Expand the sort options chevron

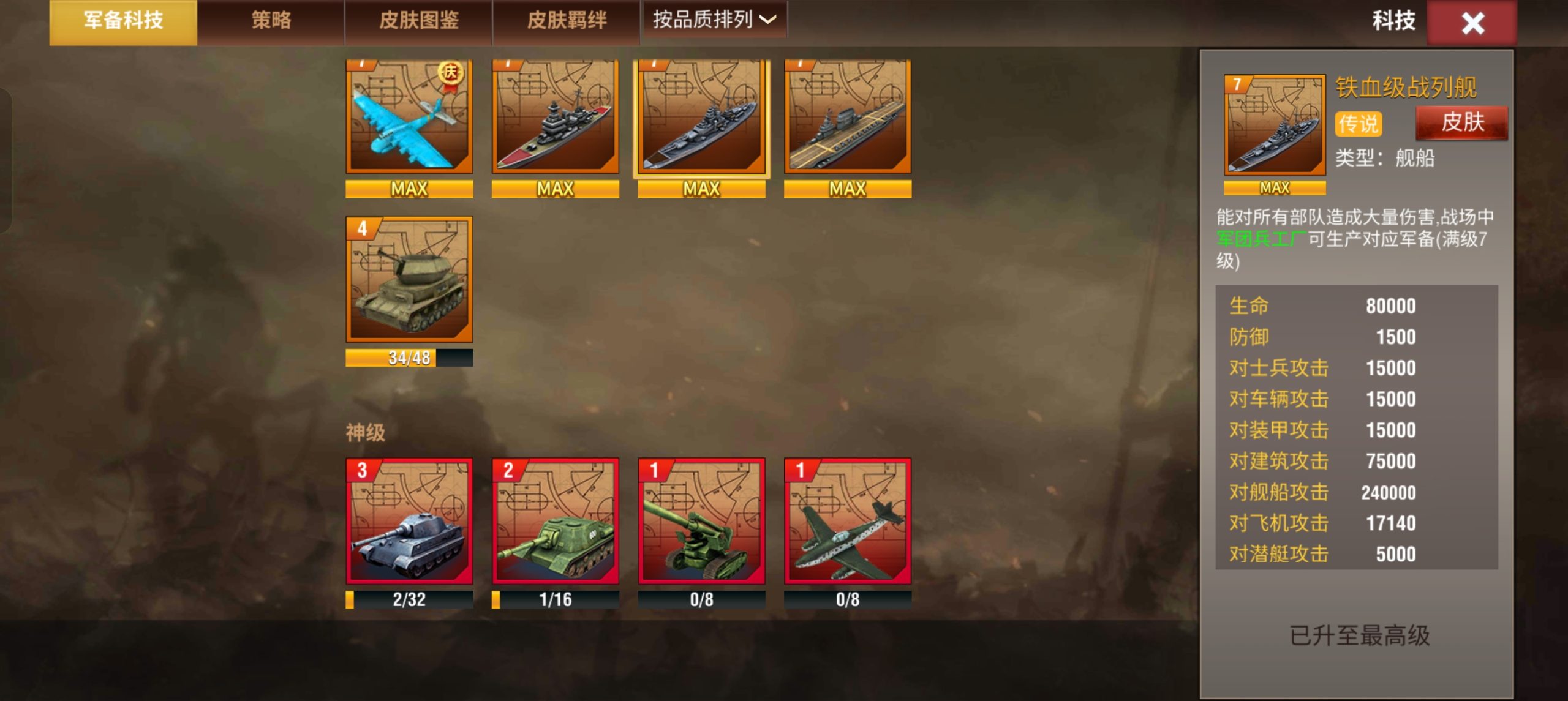[766, 20]
